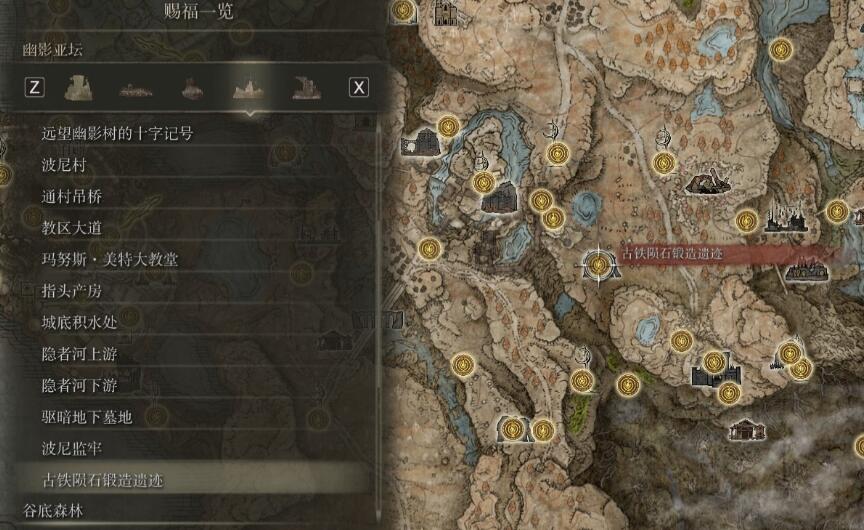The width and height of the screenshot is (864, 530).
Task: Select the 通村吊桥 list entry
Action: [72, 197]
